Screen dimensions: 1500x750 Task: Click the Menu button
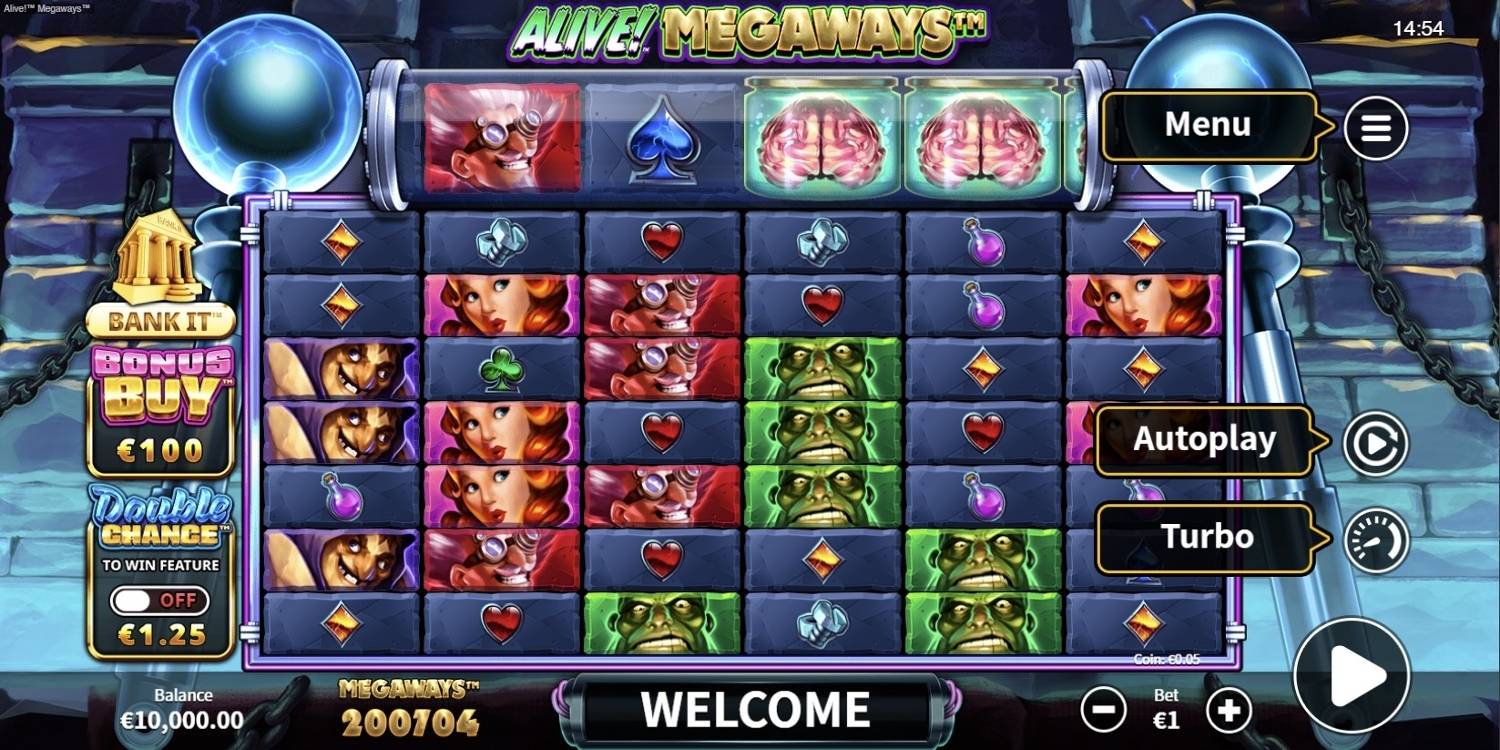[1207, 124]
